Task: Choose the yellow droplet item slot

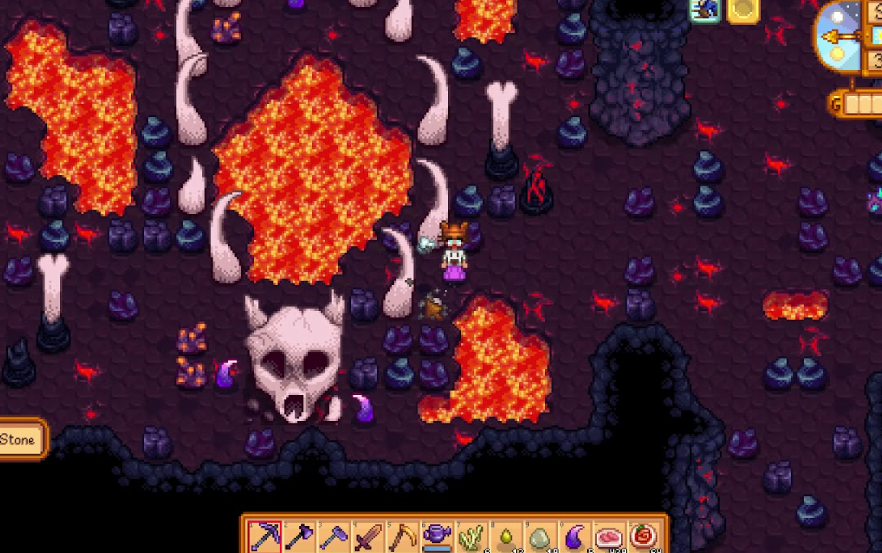Action: (505, 537)
